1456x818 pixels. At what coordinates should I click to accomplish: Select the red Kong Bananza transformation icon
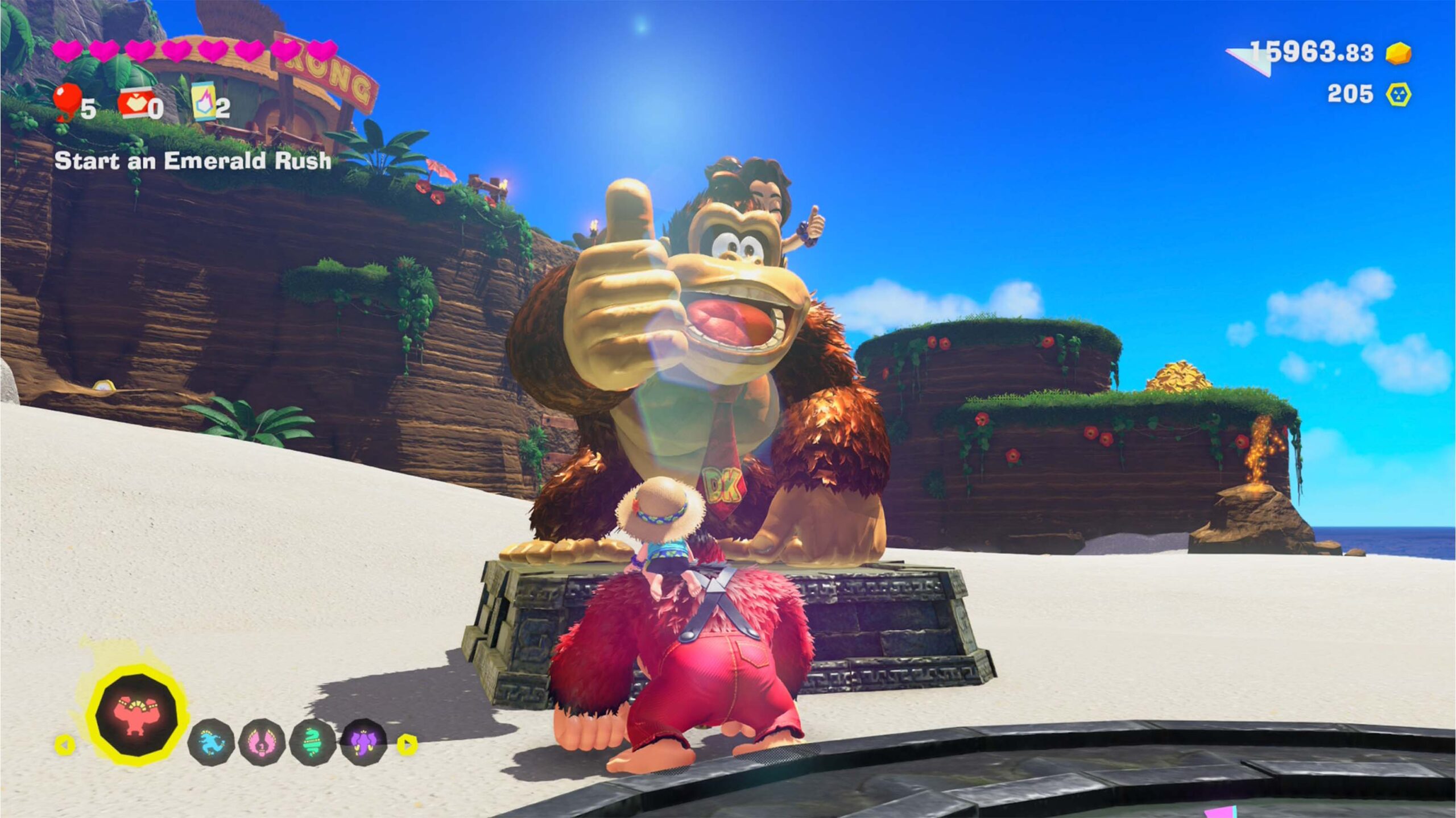point(135,715)
